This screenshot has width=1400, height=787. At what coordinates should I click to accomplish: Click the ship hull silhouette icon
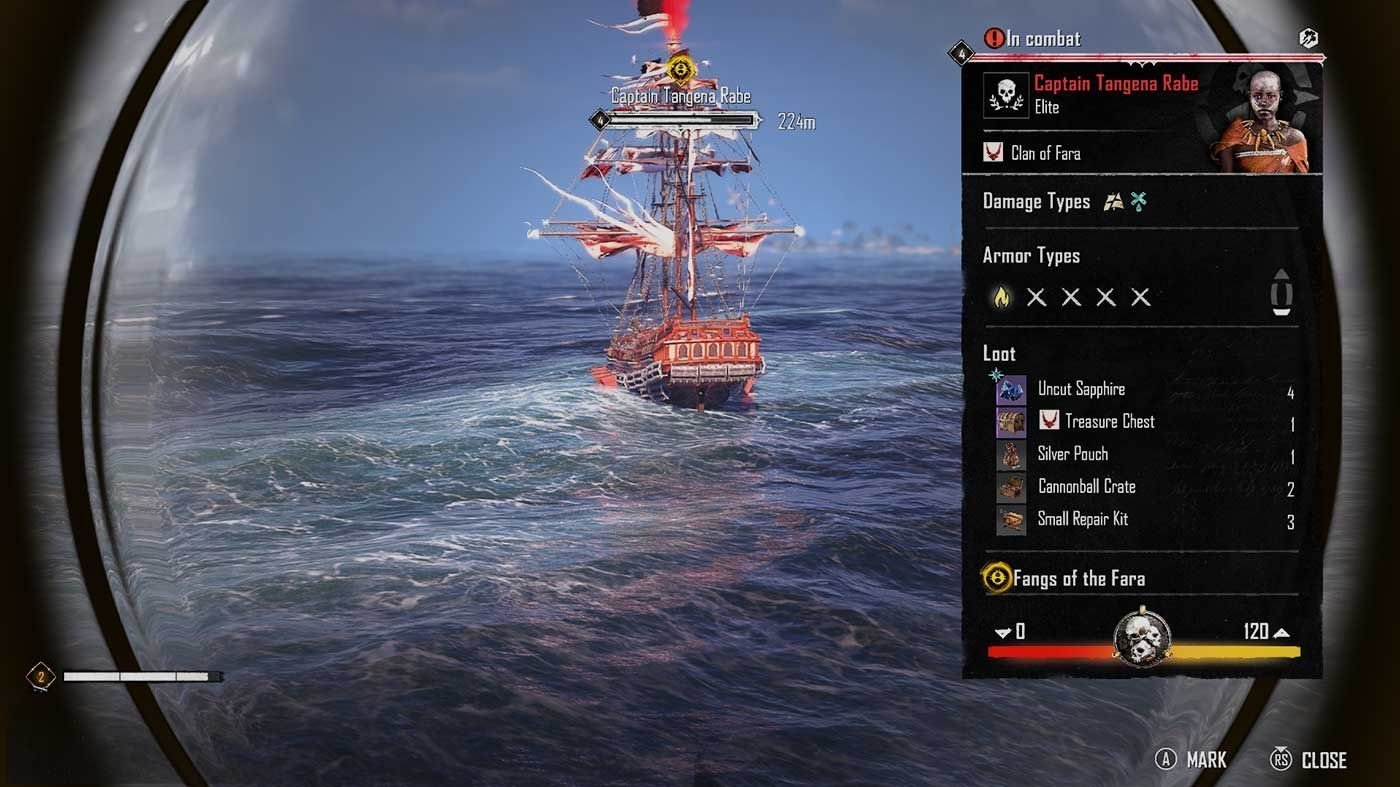[1282, 291]
